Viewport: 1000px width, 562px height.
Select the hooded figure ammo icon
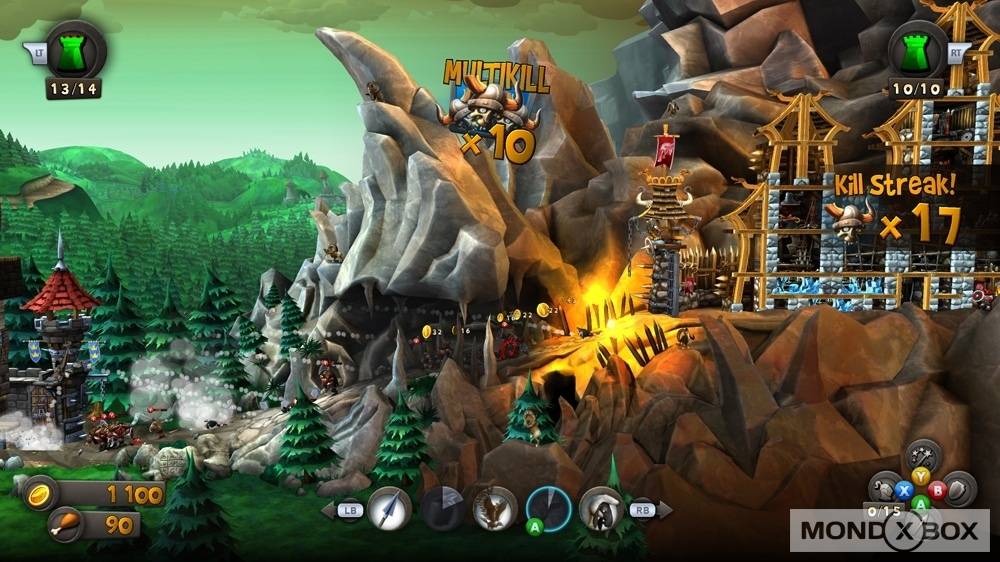(x=601, y=508)
